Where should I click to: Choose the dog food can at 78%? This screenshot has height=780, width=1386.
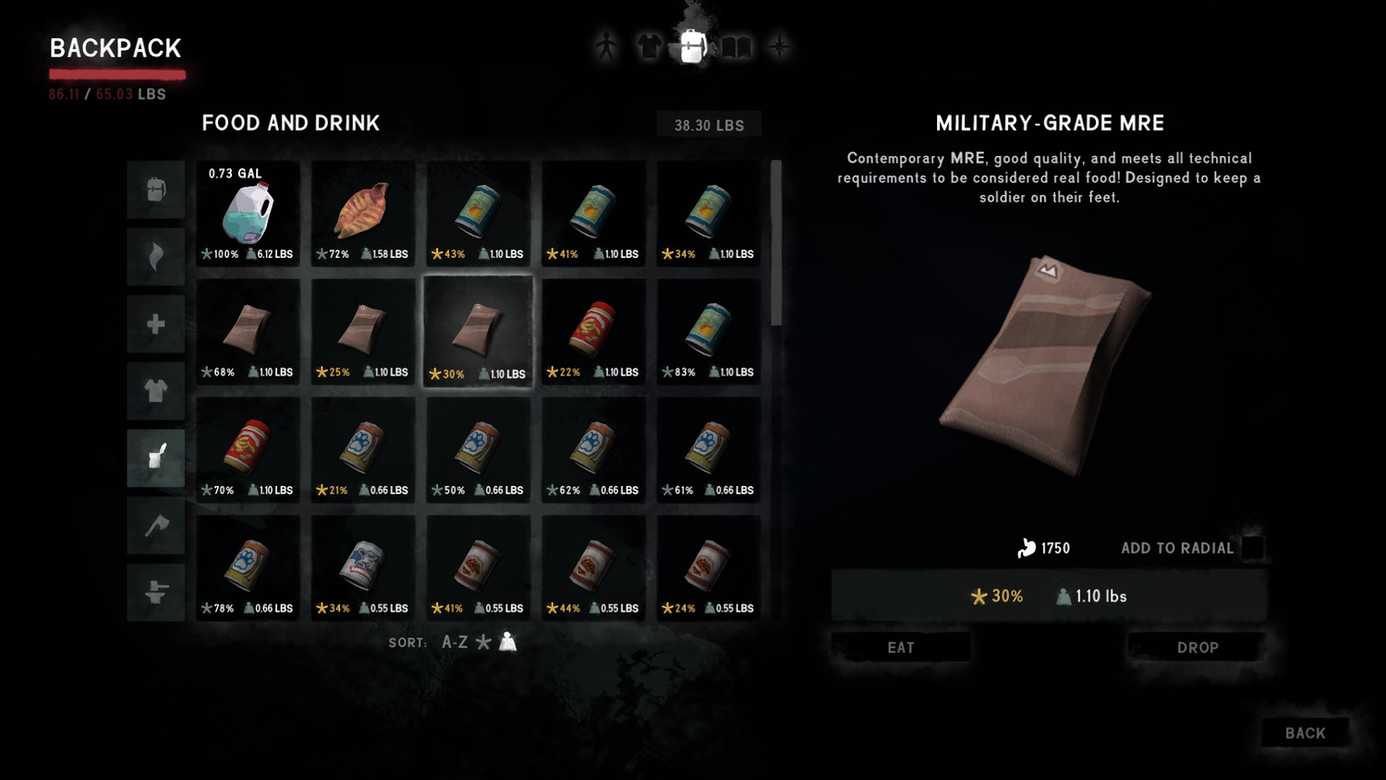(x=248, y=568)
